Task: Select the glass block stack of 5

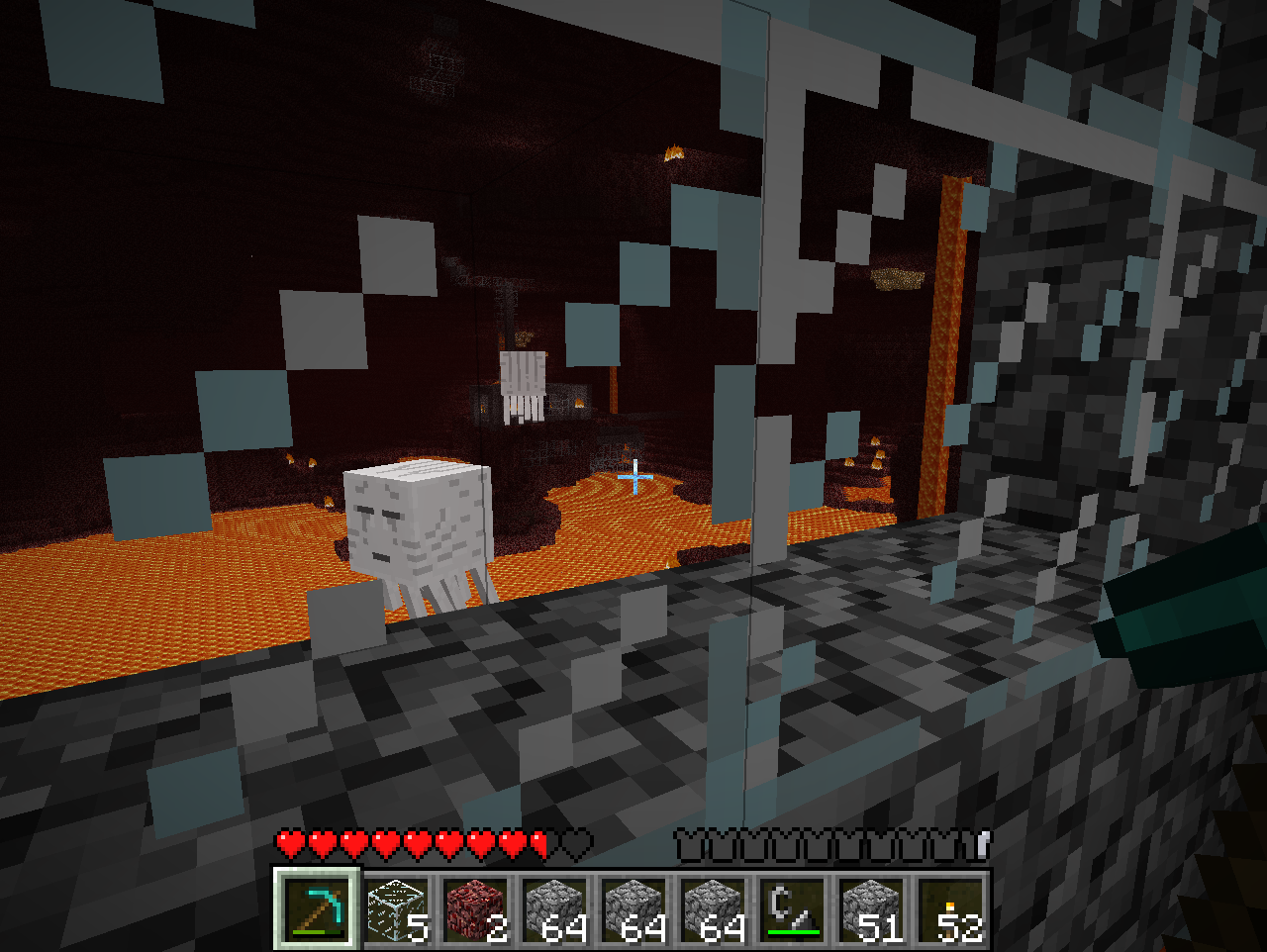Action: click(x=396, y=908)
